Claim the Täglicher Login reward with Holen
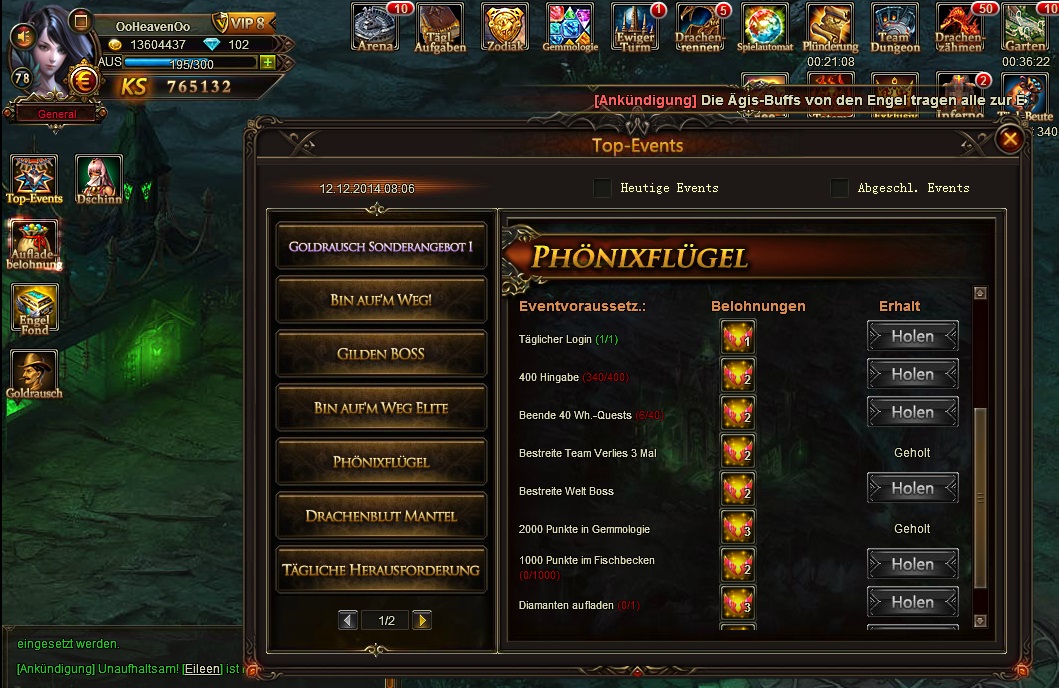The width and height of the screenshot is (1059, 688). (912, 337)
